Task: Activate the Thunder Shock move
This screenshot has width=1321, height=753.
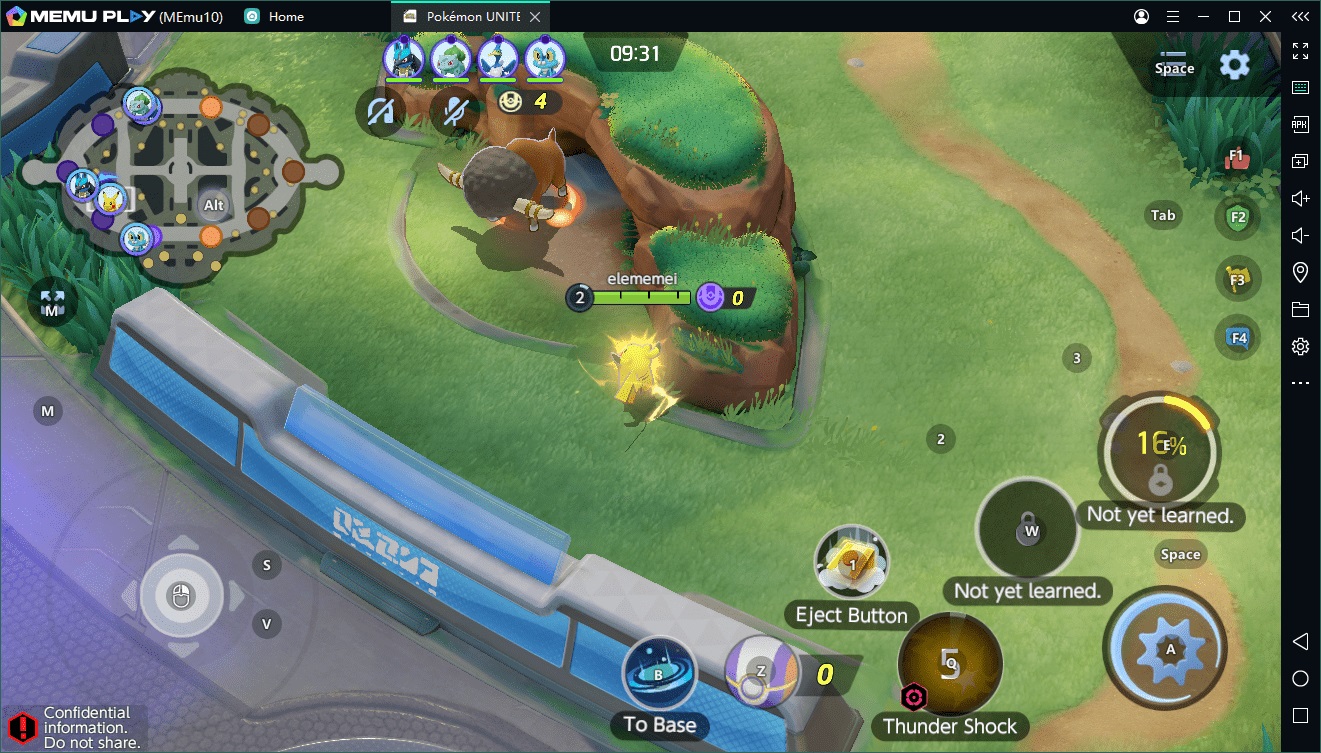Action: tap(950, 664)
